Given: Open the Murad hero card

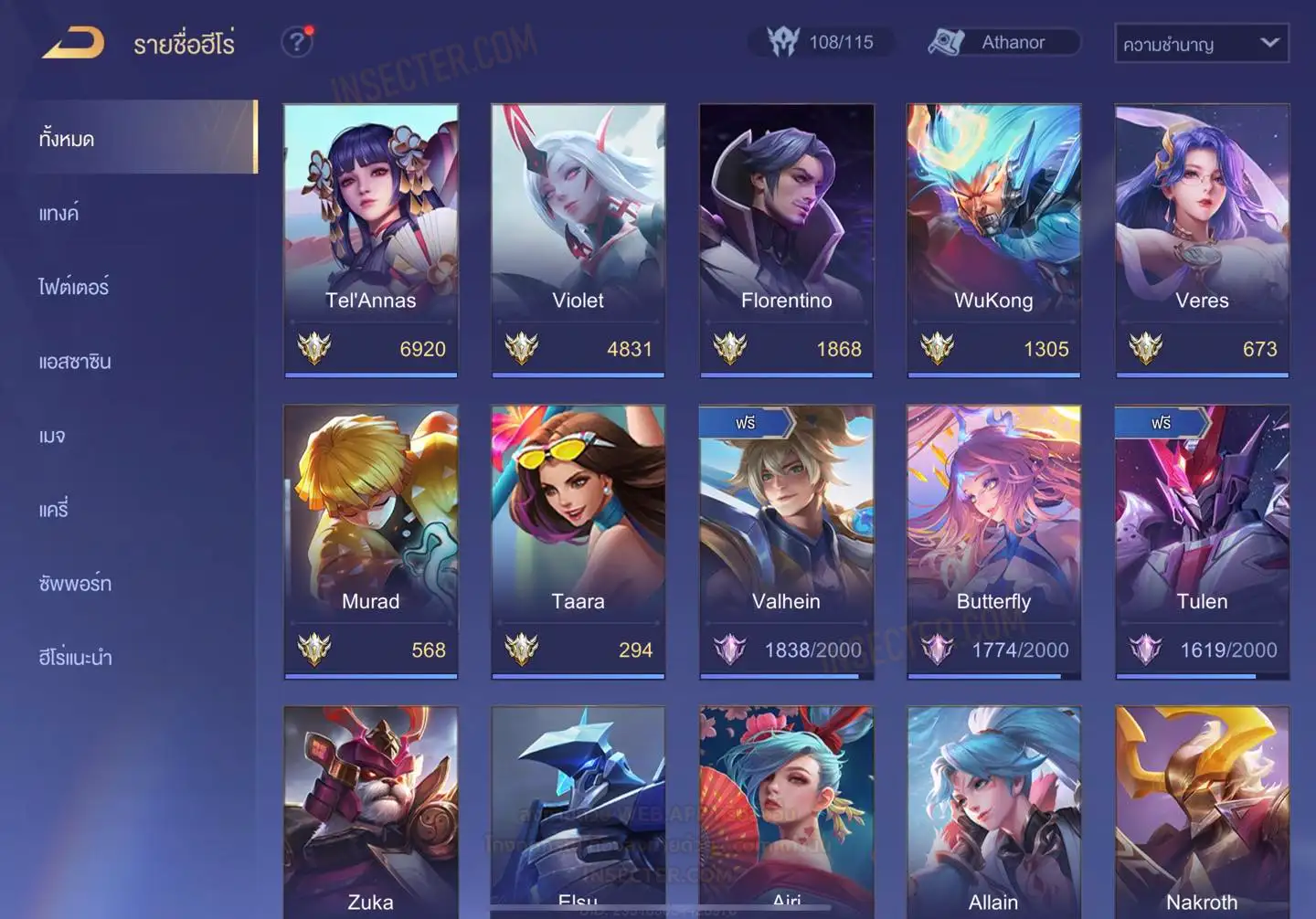Looking at the screenshot, I should coord(371,541).
